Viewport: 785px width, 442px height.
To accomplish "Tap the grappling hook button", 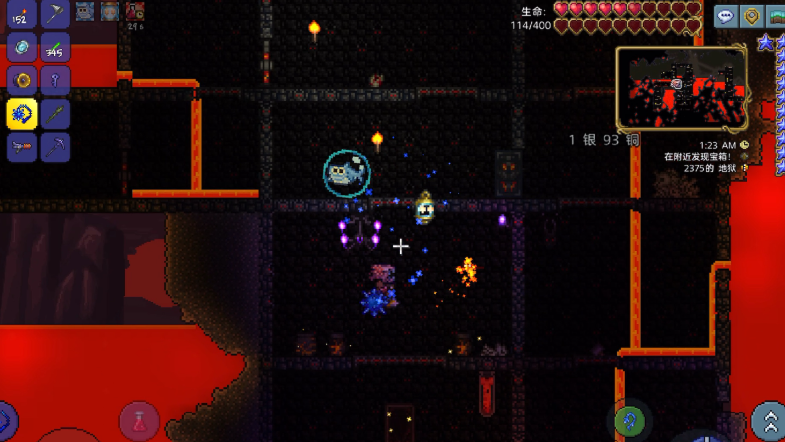I will click(628, 420).
